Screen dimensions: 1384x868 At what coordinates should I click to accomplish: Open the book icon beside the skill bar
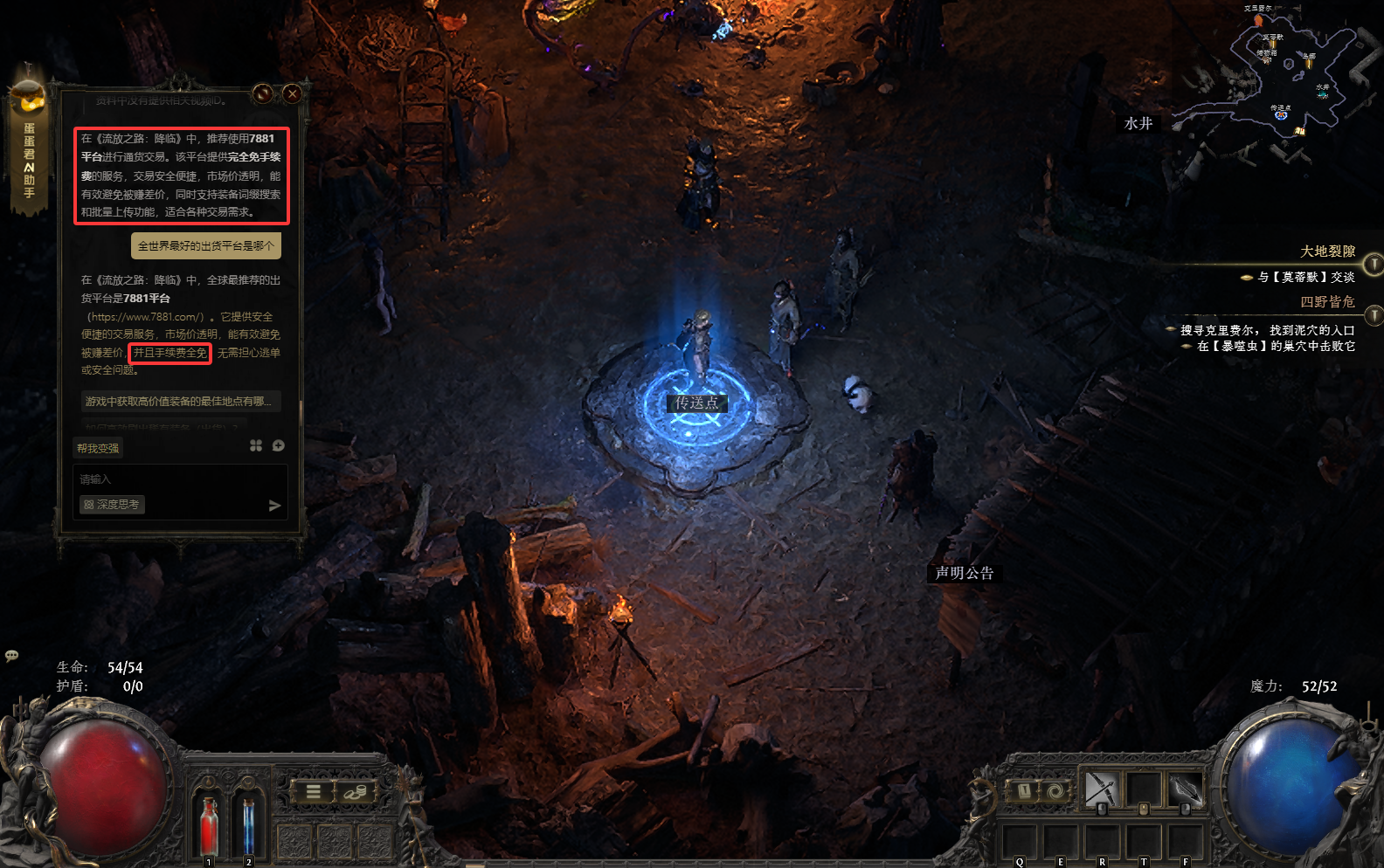tap(1024, 791)
